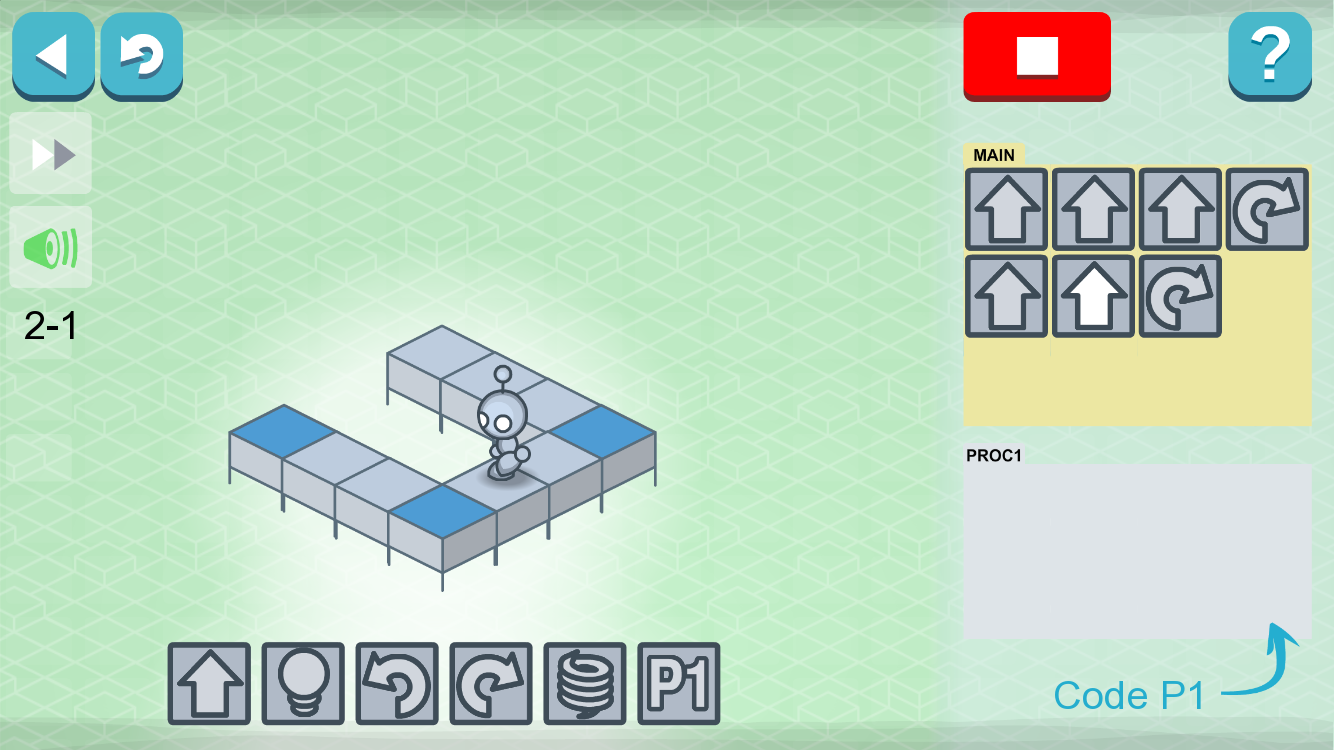
Task: Mute the game sound with the speaker toggle
Action: click(x=50, y=247)
